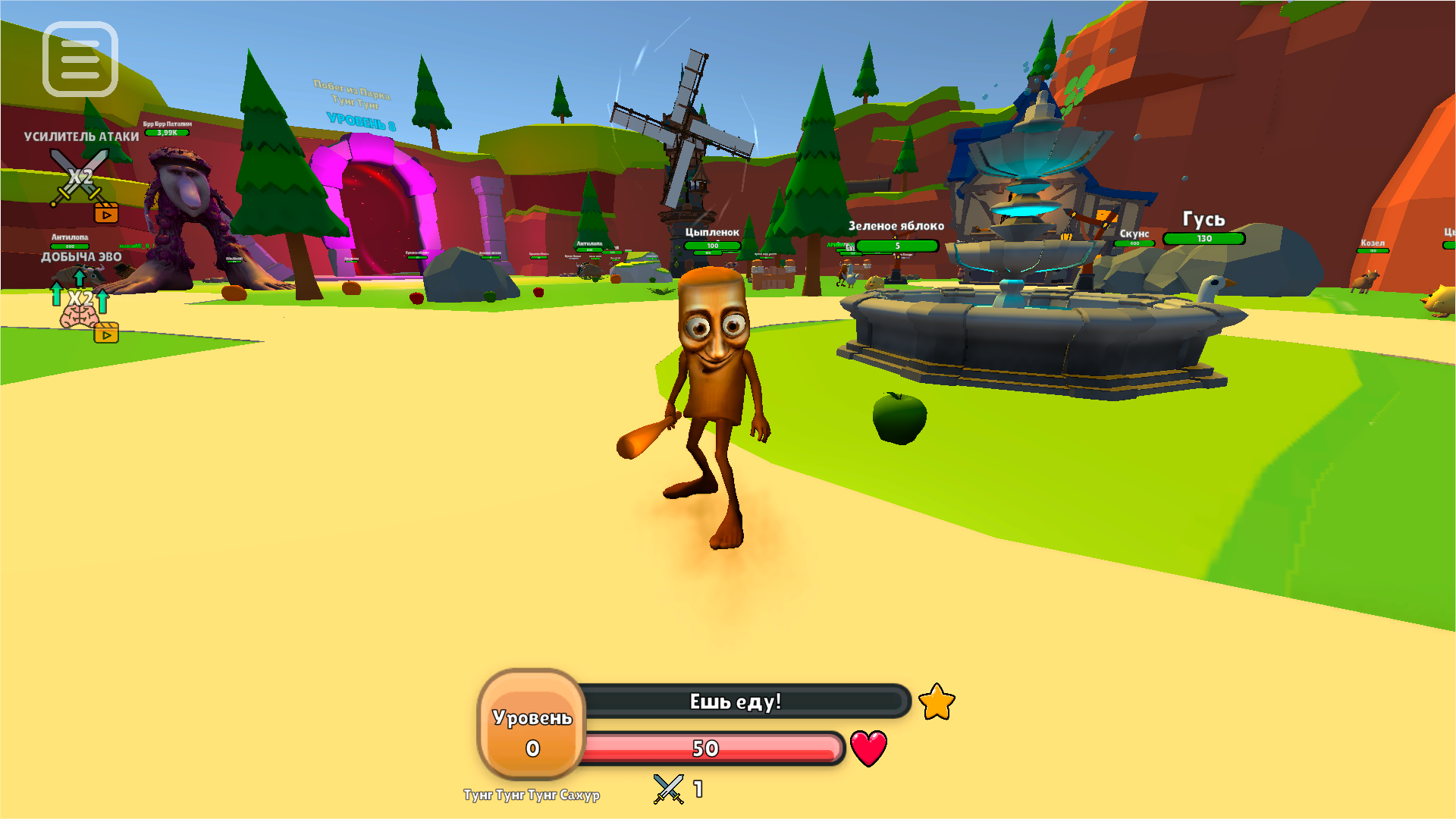The height and width of the screenshot is (819, 1456).
Task: Click the name Тунг Тунг Тунг Сахур
Action: click(x=531, y=795)
